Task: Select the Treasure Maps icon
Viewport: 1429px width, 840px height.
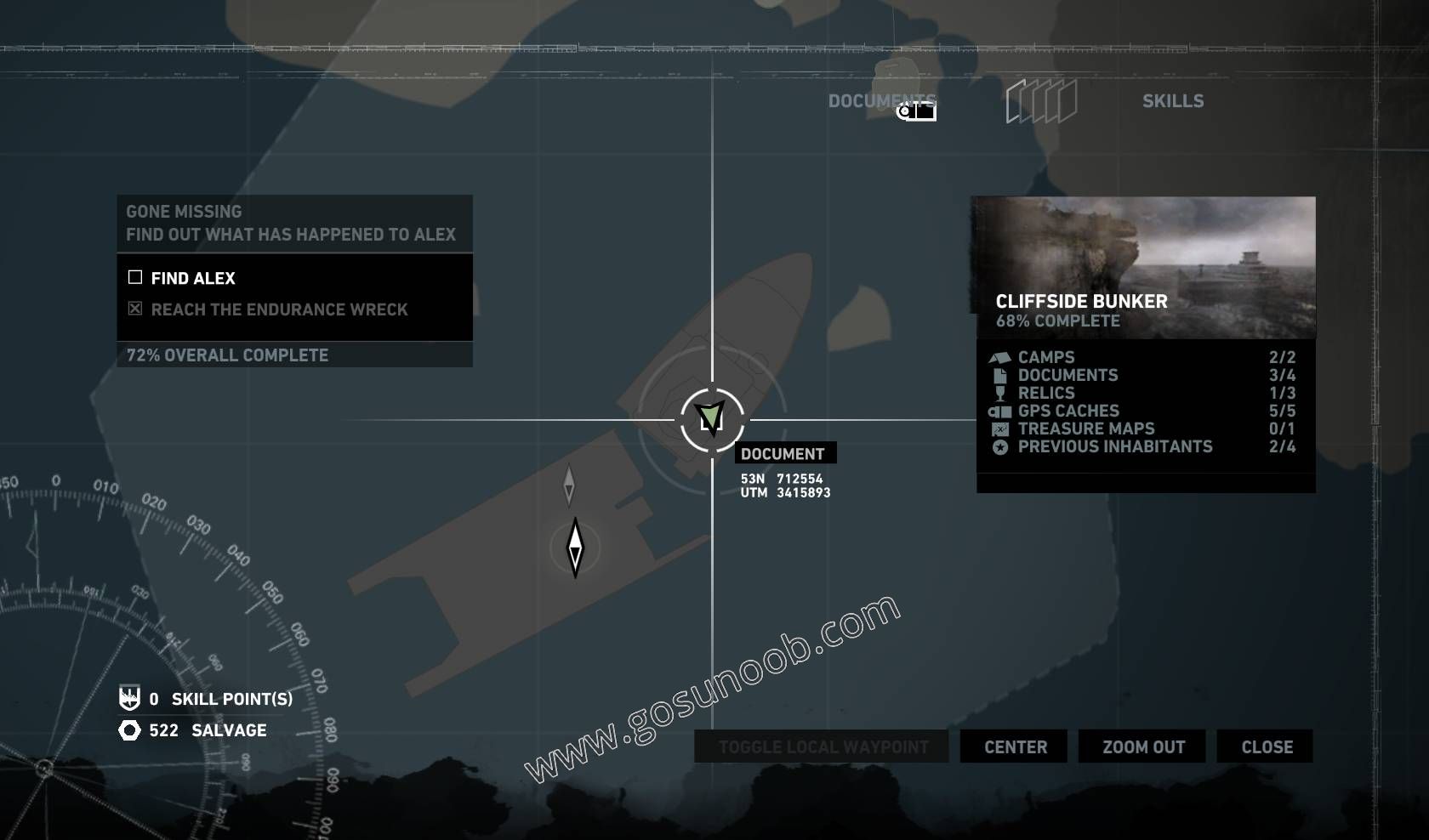Action: tap(999, 429)
